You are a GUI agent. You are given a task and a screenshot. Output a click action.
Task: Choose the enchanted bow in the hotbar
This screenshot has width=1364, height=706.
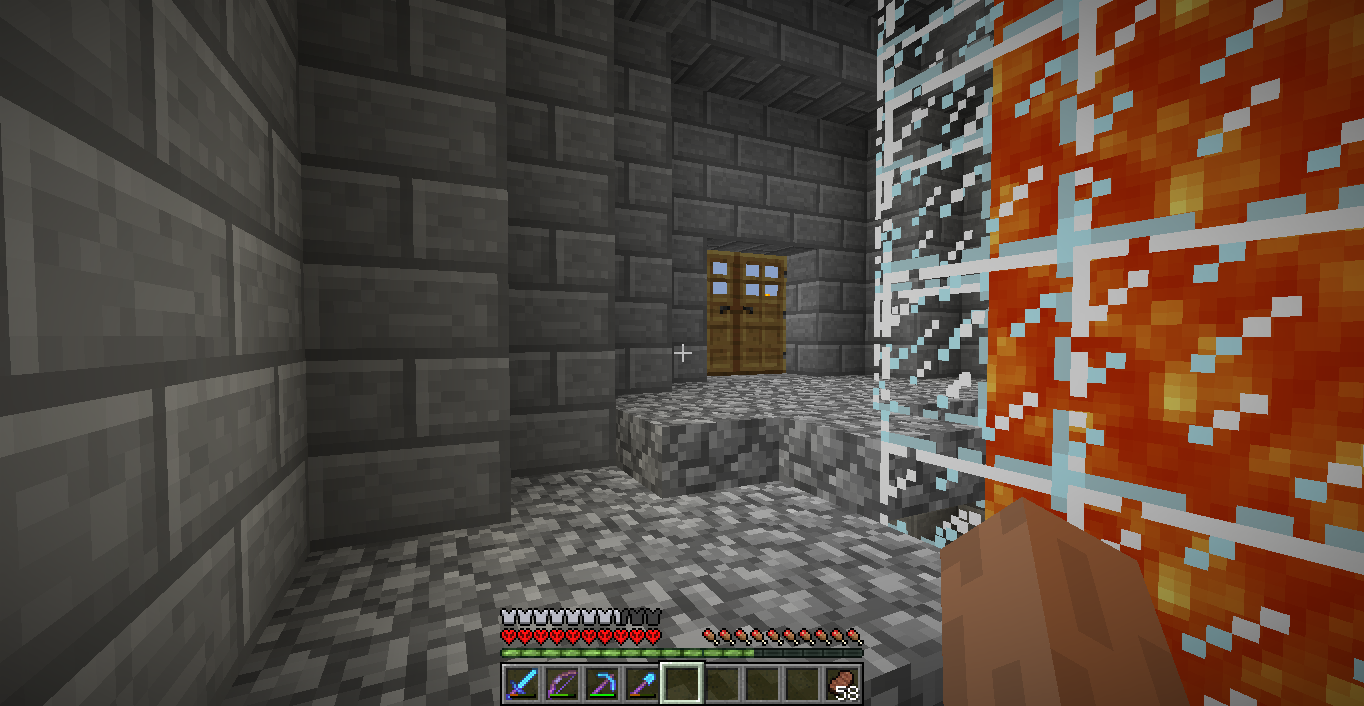click(562, 684)
